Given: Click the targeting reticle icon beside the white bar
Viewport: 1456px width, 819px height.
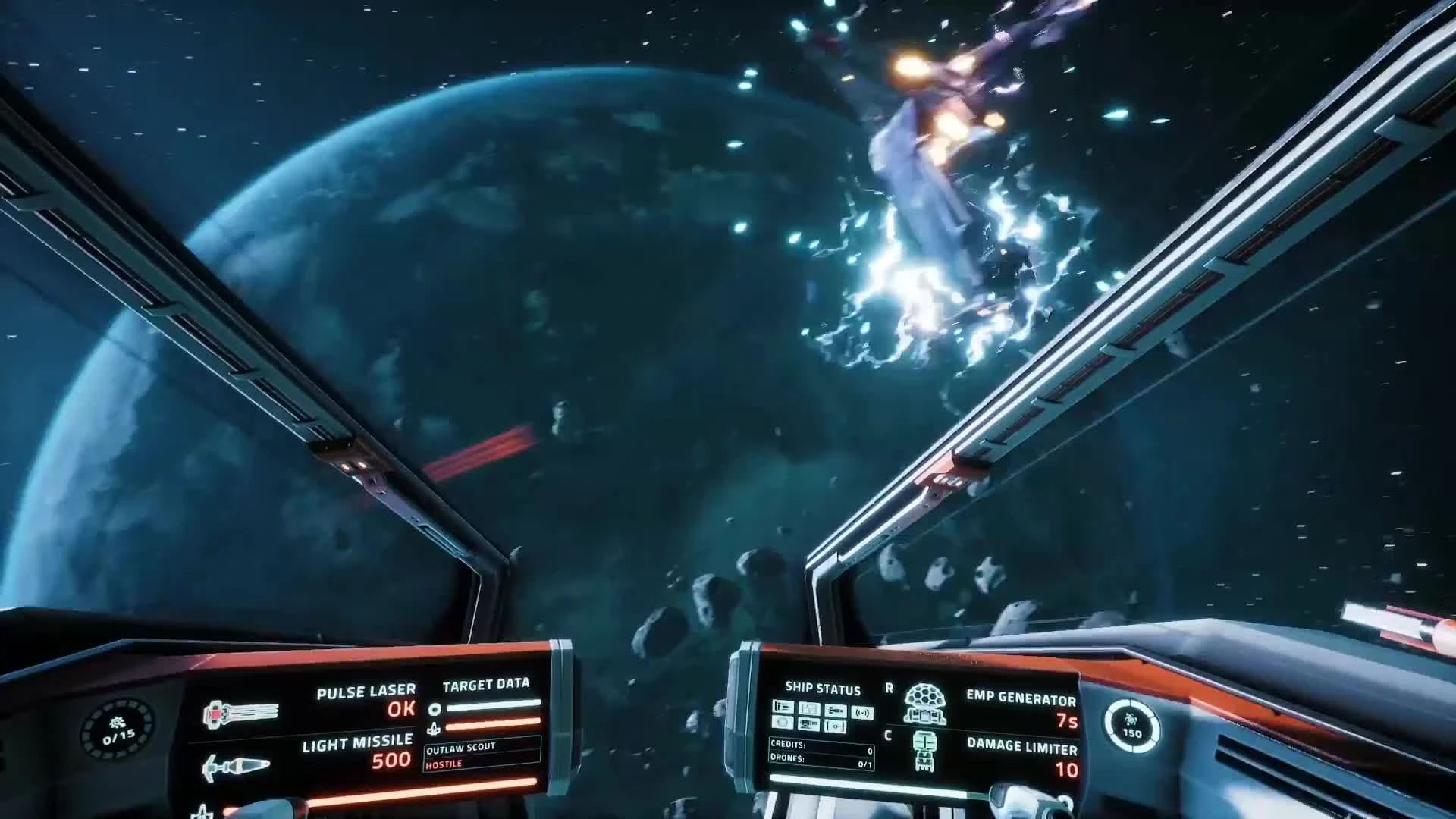Looking at the screenshot, I should click(435, 709).
